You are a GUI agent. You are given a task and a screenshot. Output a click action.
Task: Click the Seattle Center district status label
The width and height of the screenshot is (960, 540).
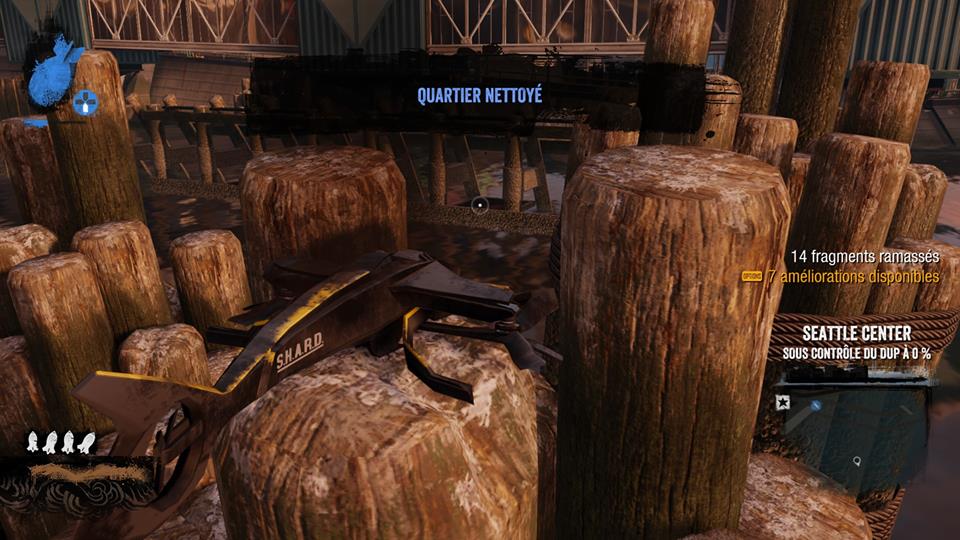tap(856, 343)
